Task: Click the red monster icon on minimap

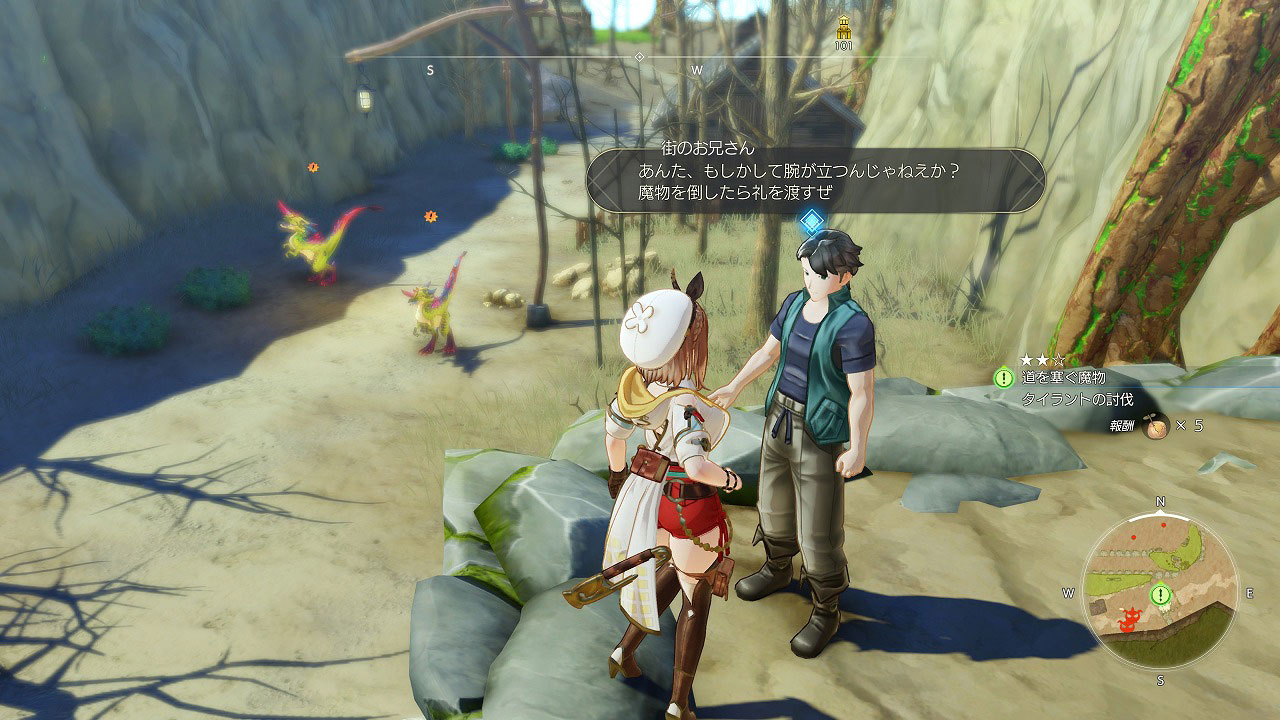Action: click(1131, 620)
